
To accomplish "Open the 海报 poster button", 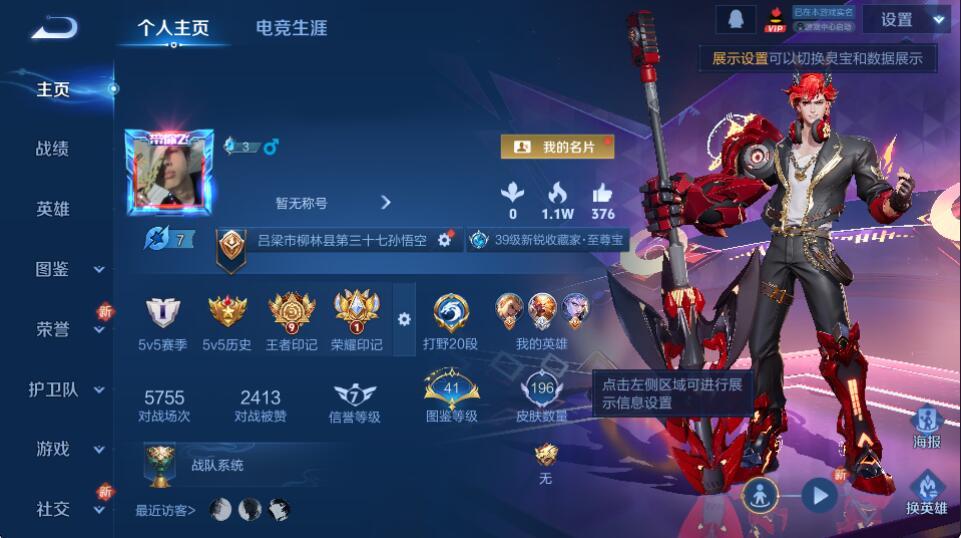I will pyautogui.click(x=926, y=427).
